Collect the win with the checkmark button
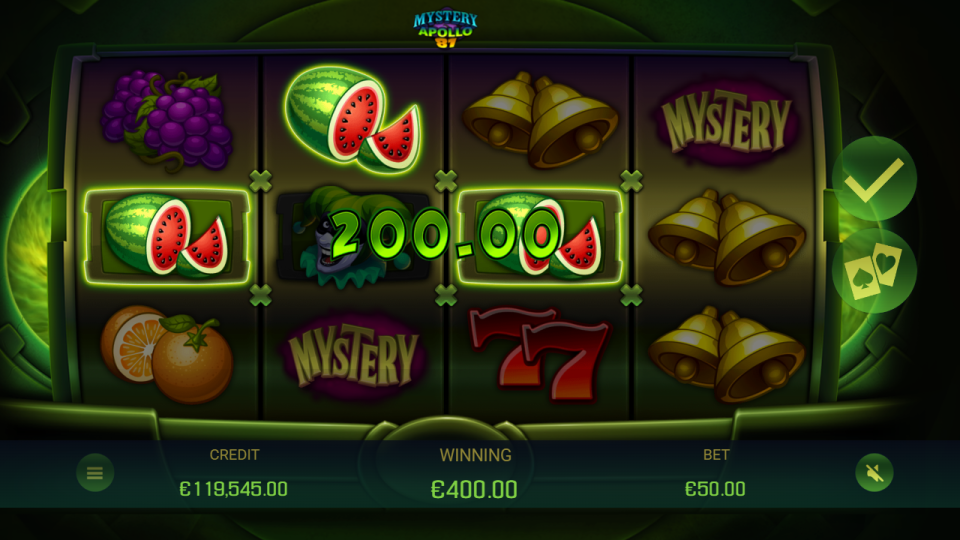 pyautogui.click(x=873, y=180)
